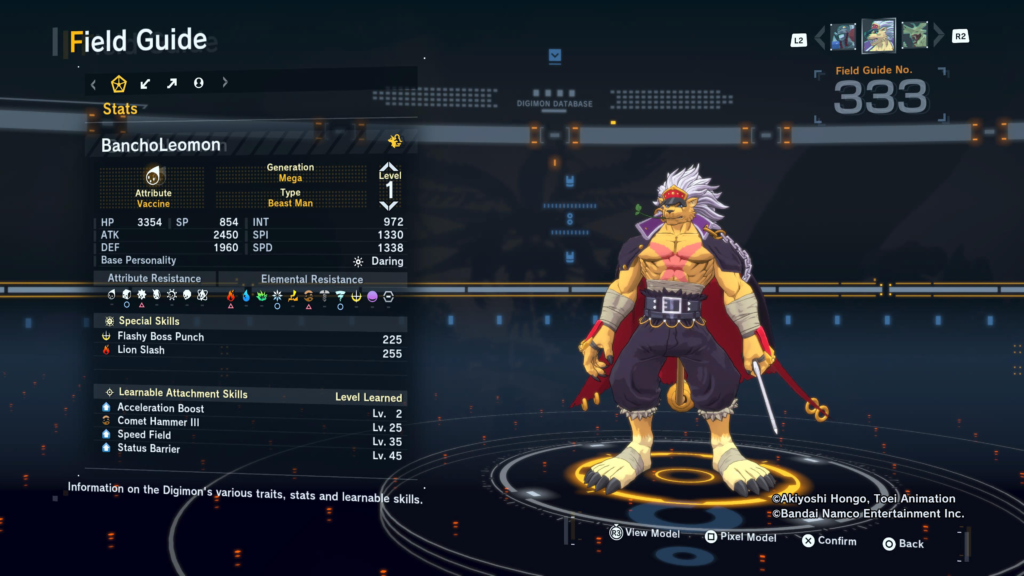1024x576 pixels.
Task: Select the pentagon Stats tab icon
Action: (119, 83)
